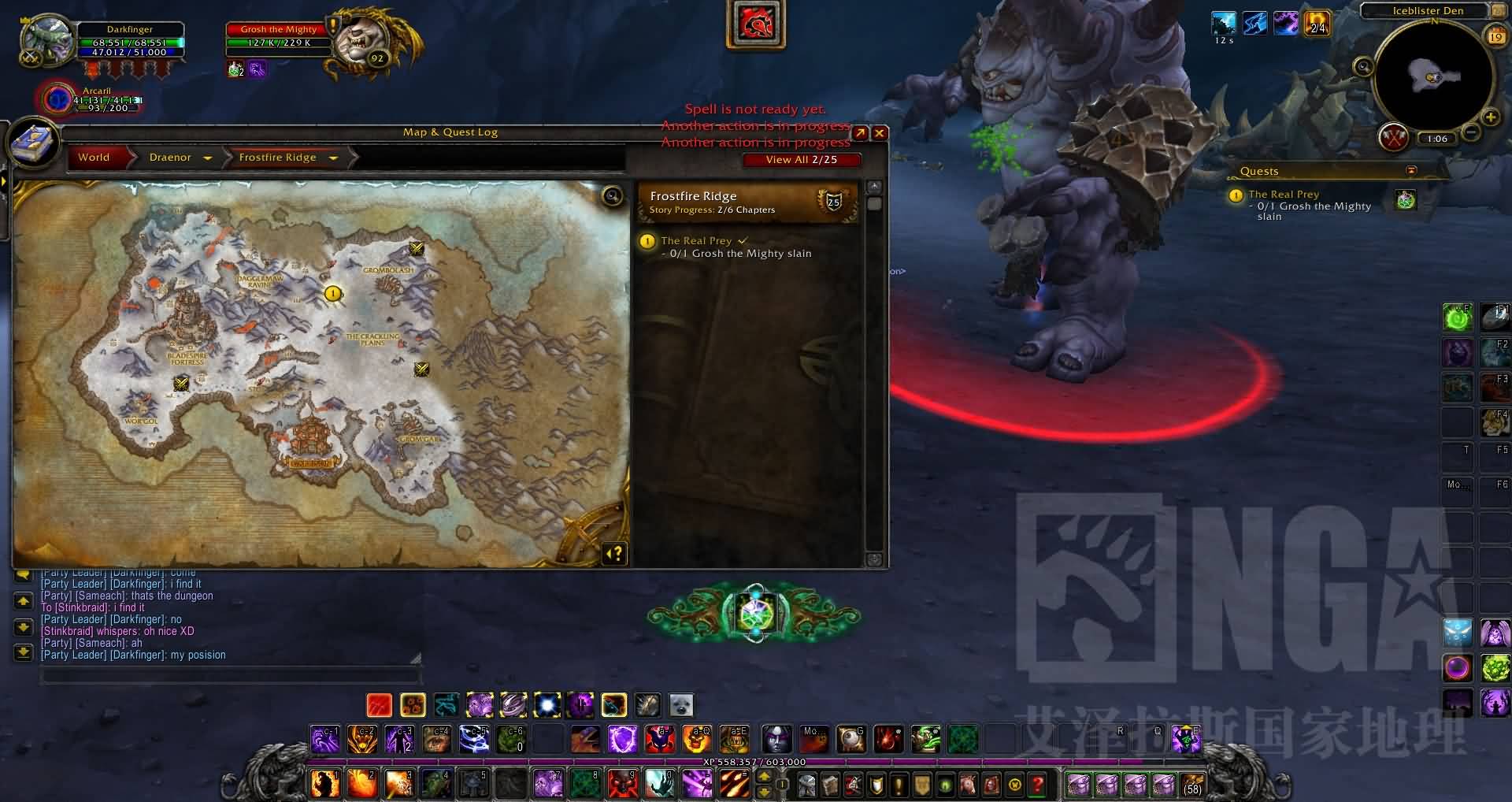Click the map's magnifying glass button
The image size is (1512, 802).
tap(612, 196)
